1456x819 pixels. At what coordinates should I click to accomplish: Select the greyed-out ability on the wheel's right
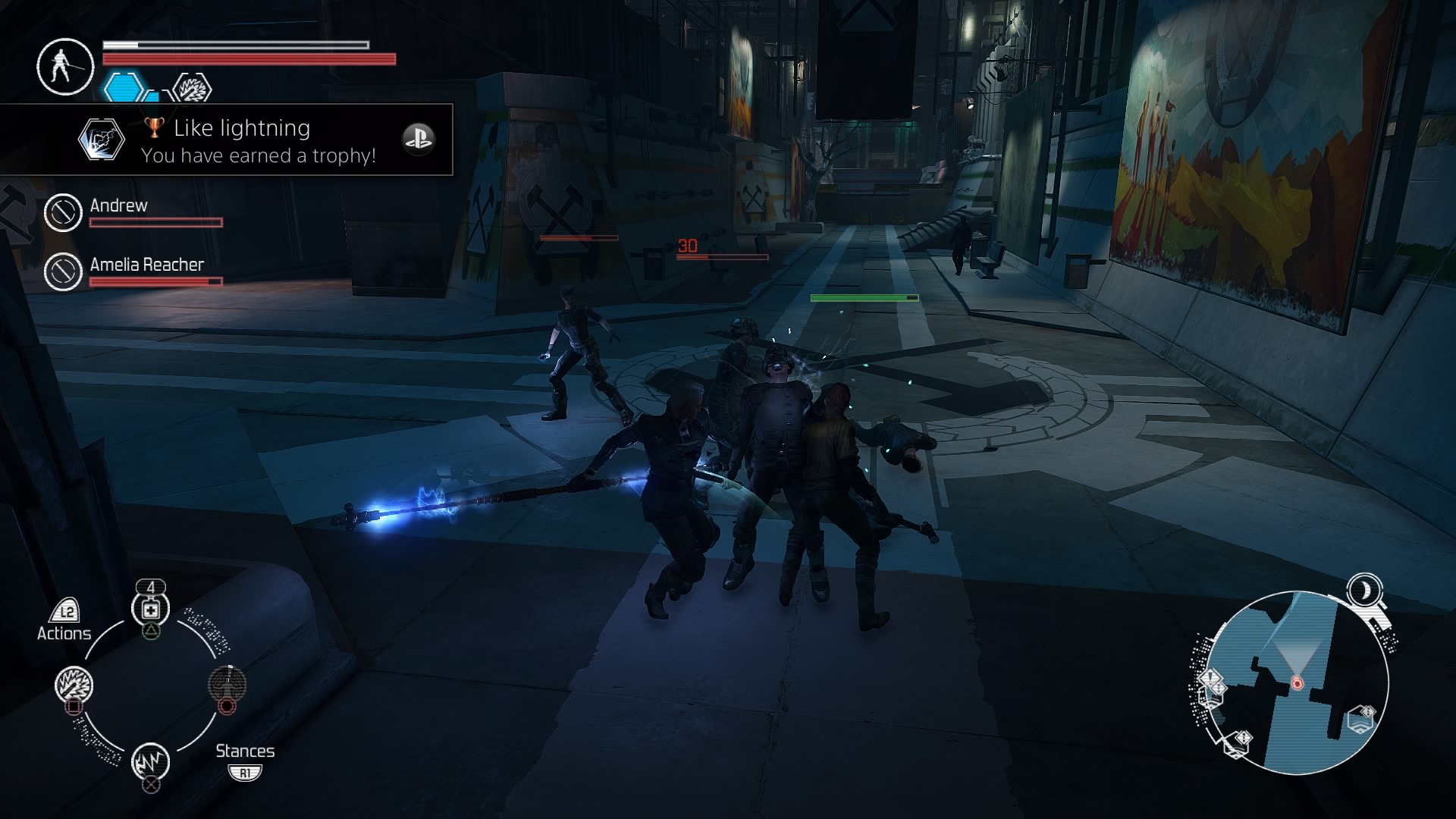tap(227, 683)
